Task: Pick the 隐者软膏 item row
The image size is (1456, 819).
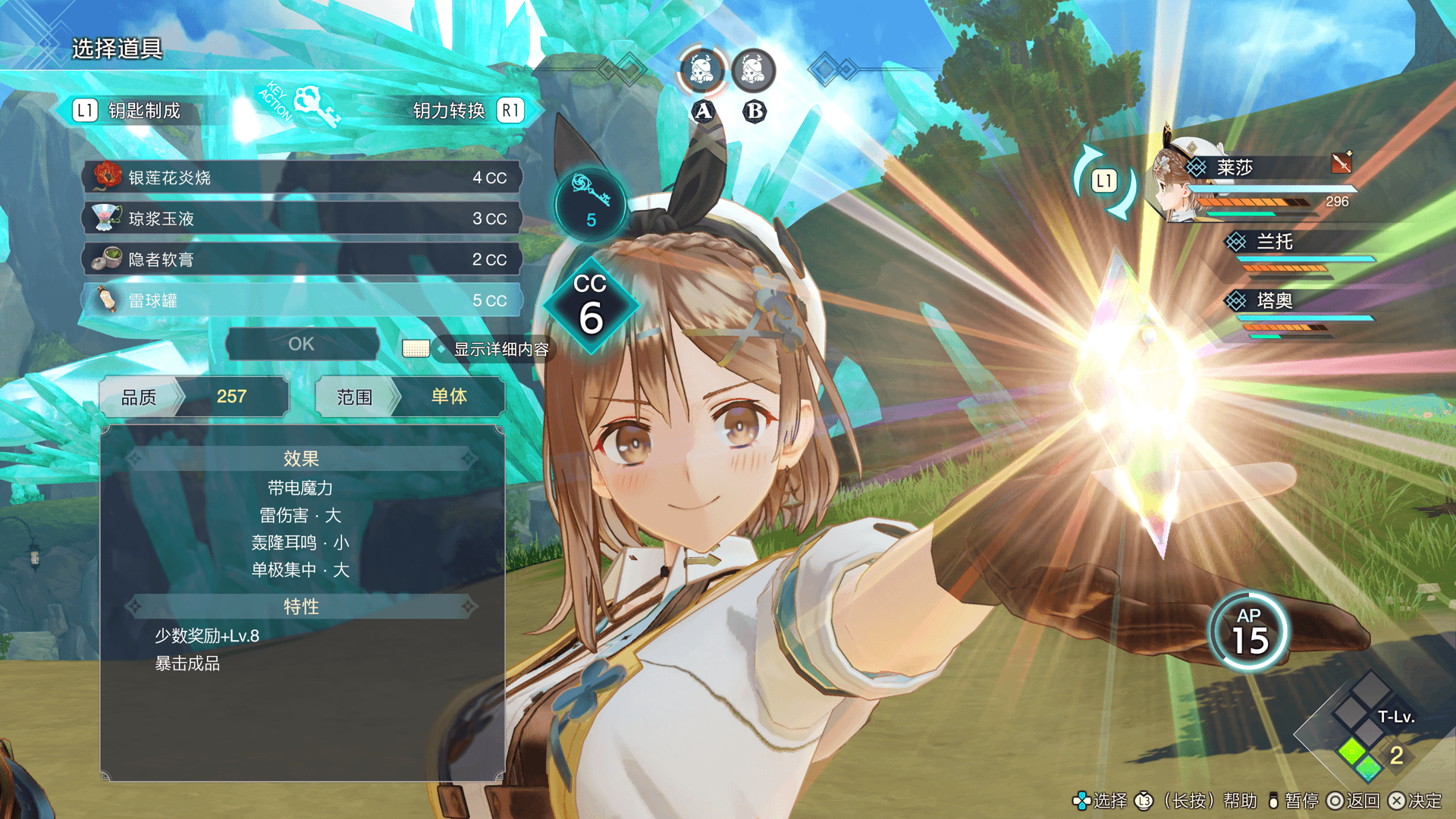Action: point(302,259)
